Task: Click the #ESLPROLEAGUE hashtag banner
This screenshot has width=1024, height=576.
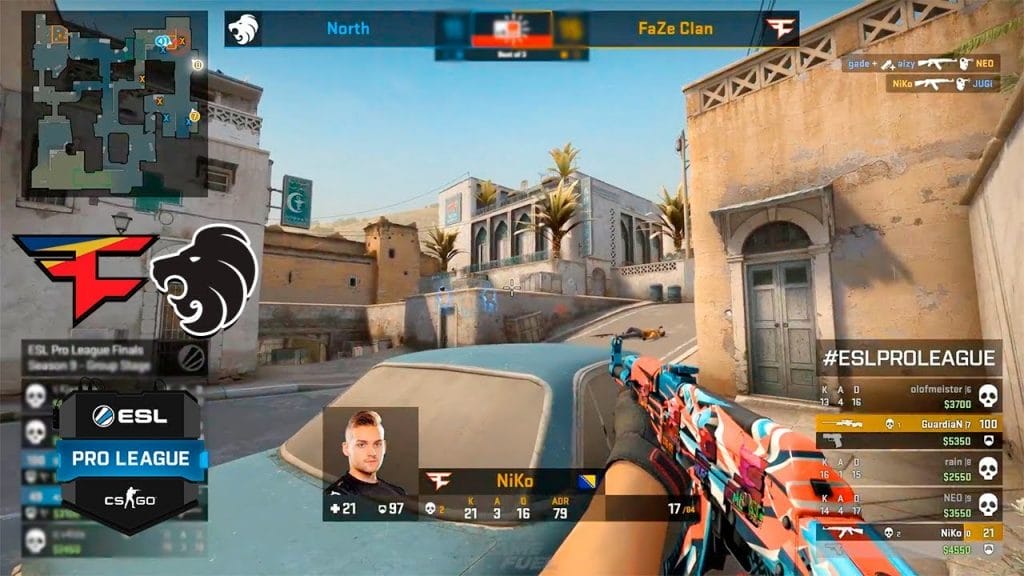Action: click(909, 358)
